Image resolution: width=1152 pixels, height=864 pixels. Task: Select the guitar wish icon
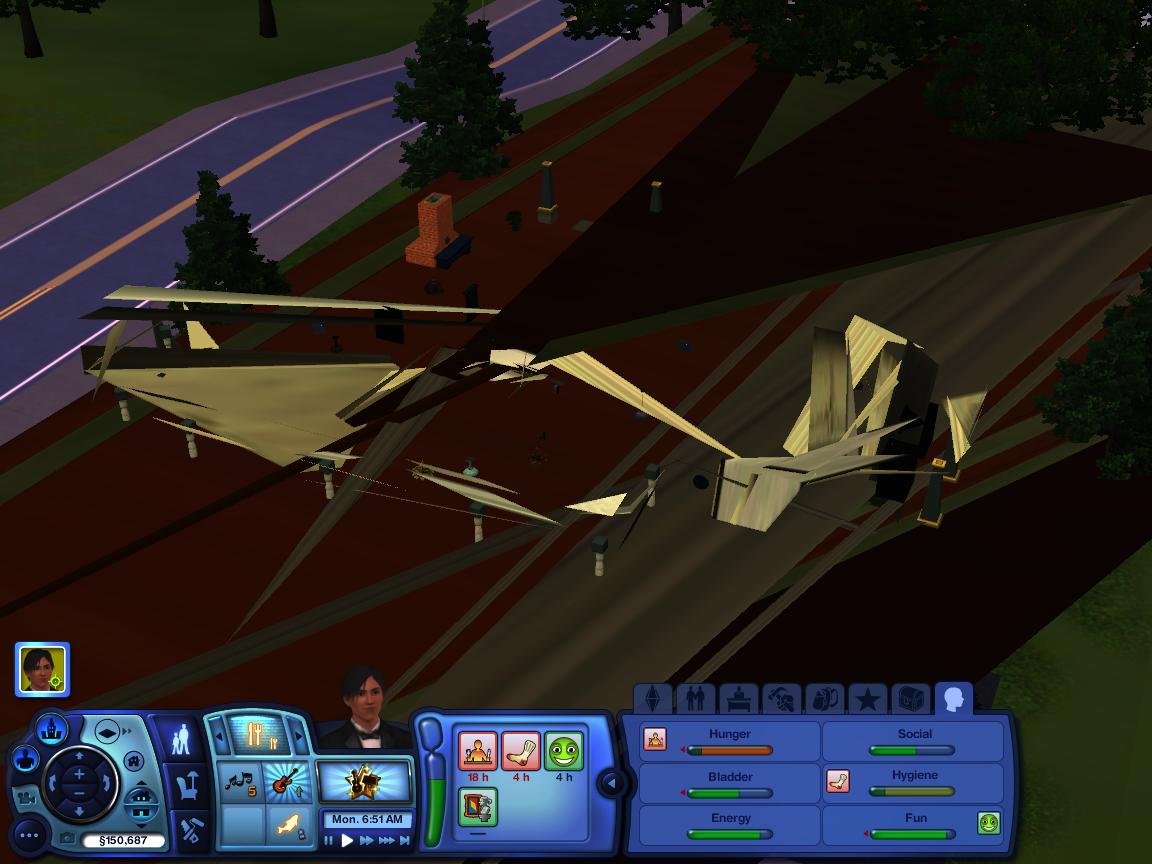[x=285, y=780]
